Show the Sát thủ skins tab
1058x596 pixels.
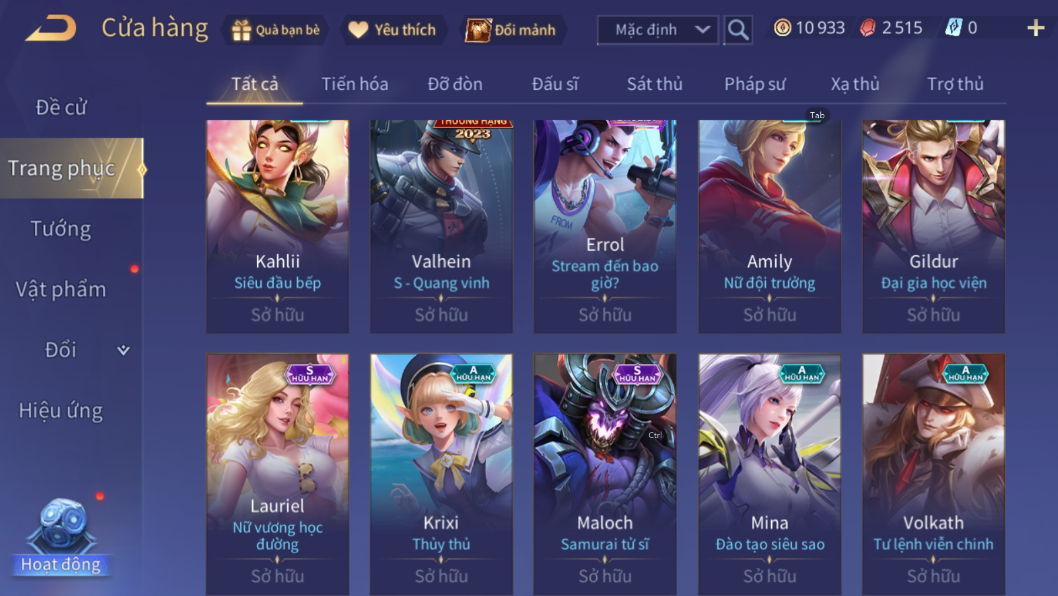654,84
